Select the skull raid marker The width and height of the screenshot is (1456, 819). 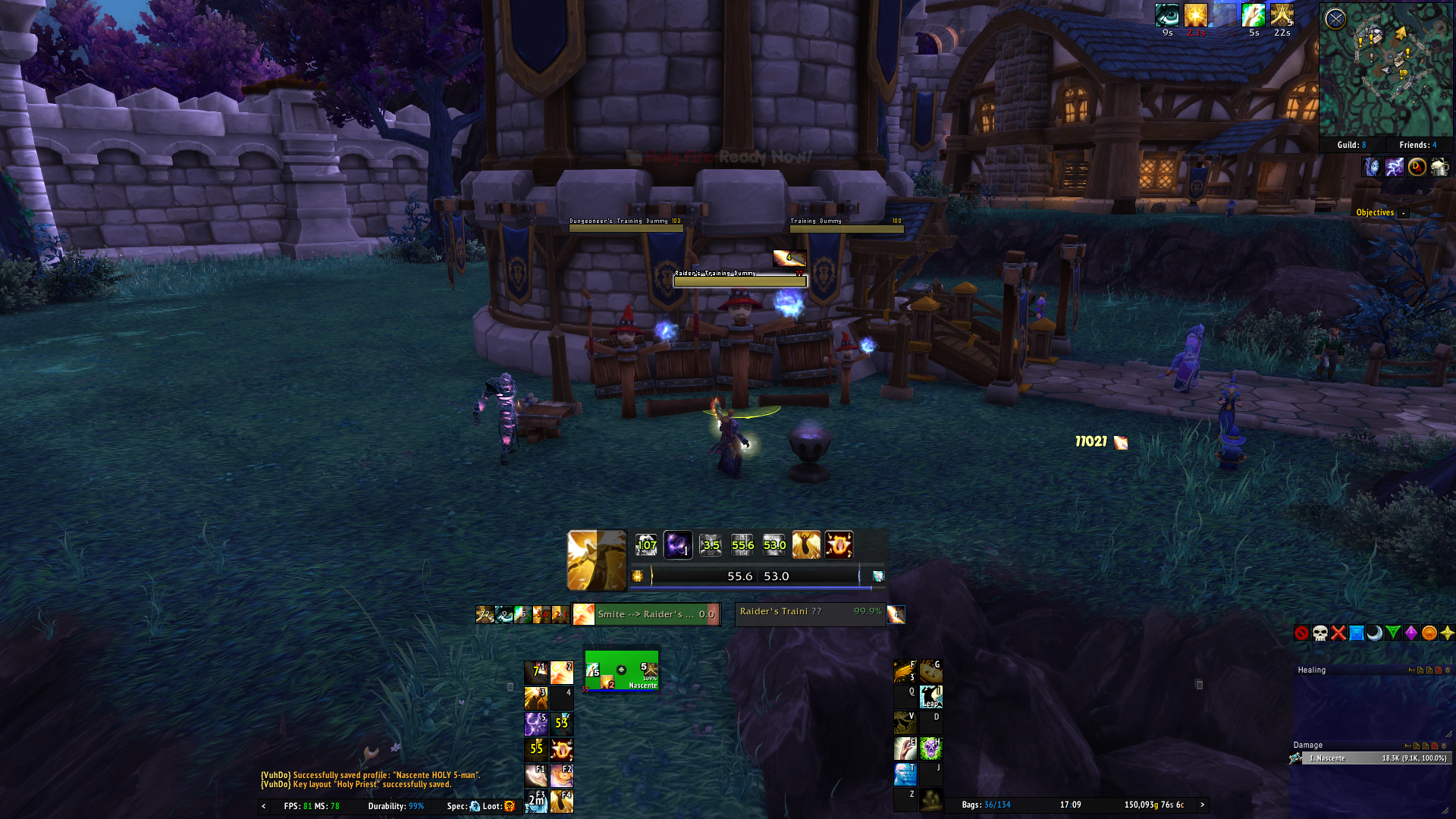pyautogui.click(x=1320, y=633)
